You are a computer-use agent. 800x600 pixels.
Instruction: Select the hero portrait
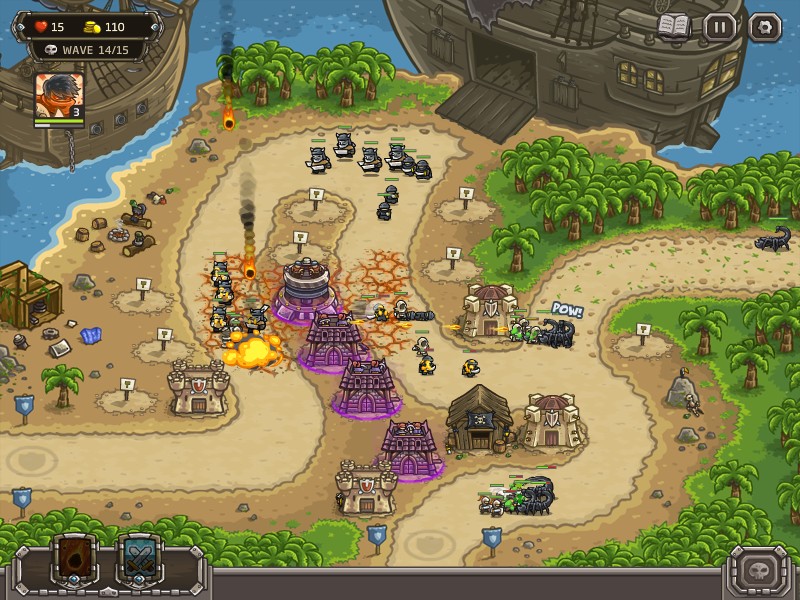point(59,96)
